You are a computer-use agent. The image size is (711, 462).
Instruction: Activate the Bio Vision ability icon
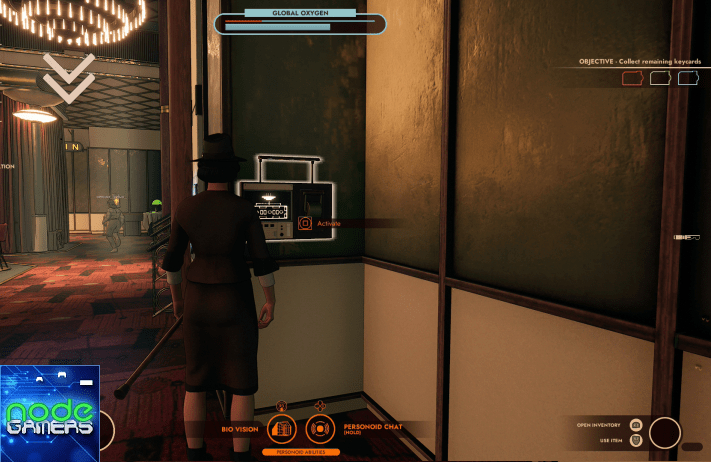(282, 429)
